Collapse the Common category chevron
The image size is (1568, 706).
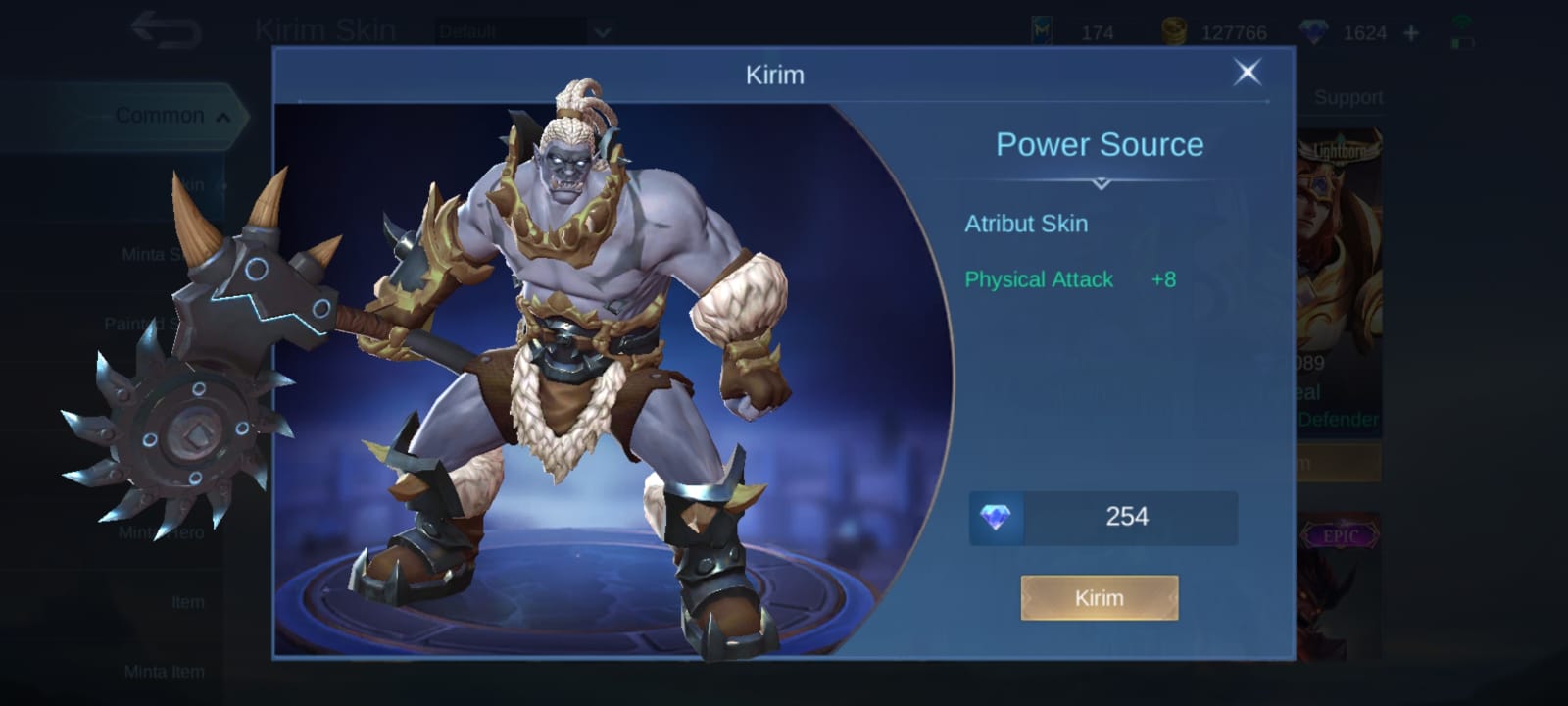222,115
